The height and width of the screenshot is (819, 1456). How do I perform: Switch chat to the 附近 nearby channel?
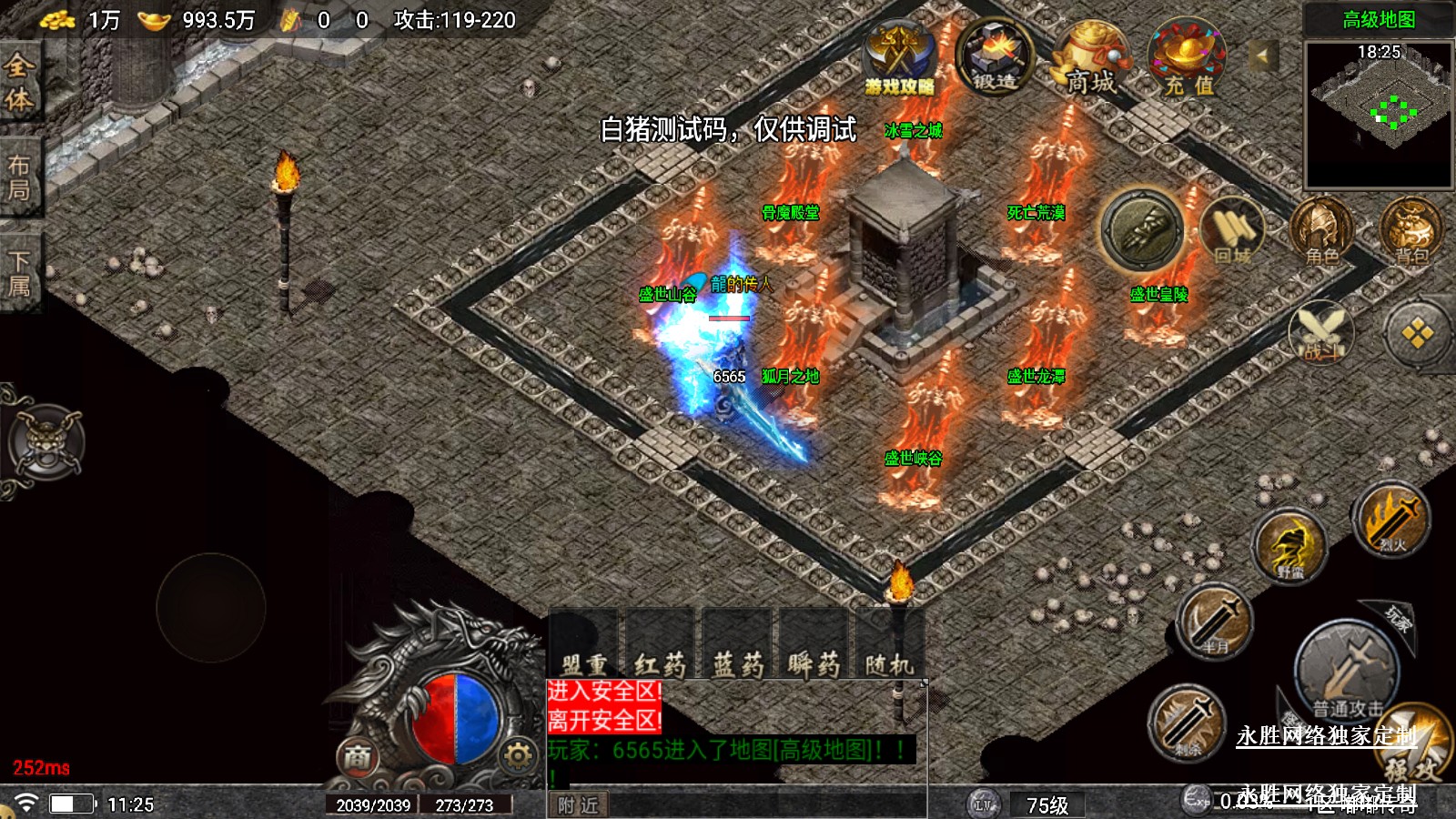[579, 805]
